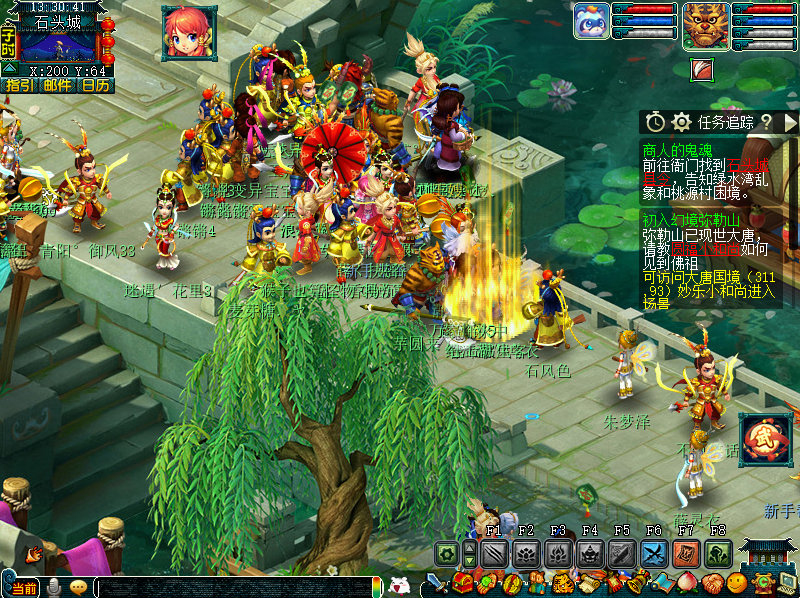Open the panda pet portrait
Viewport: 800px width, 598px height.
pyautogui.click(x=592, y=24)
